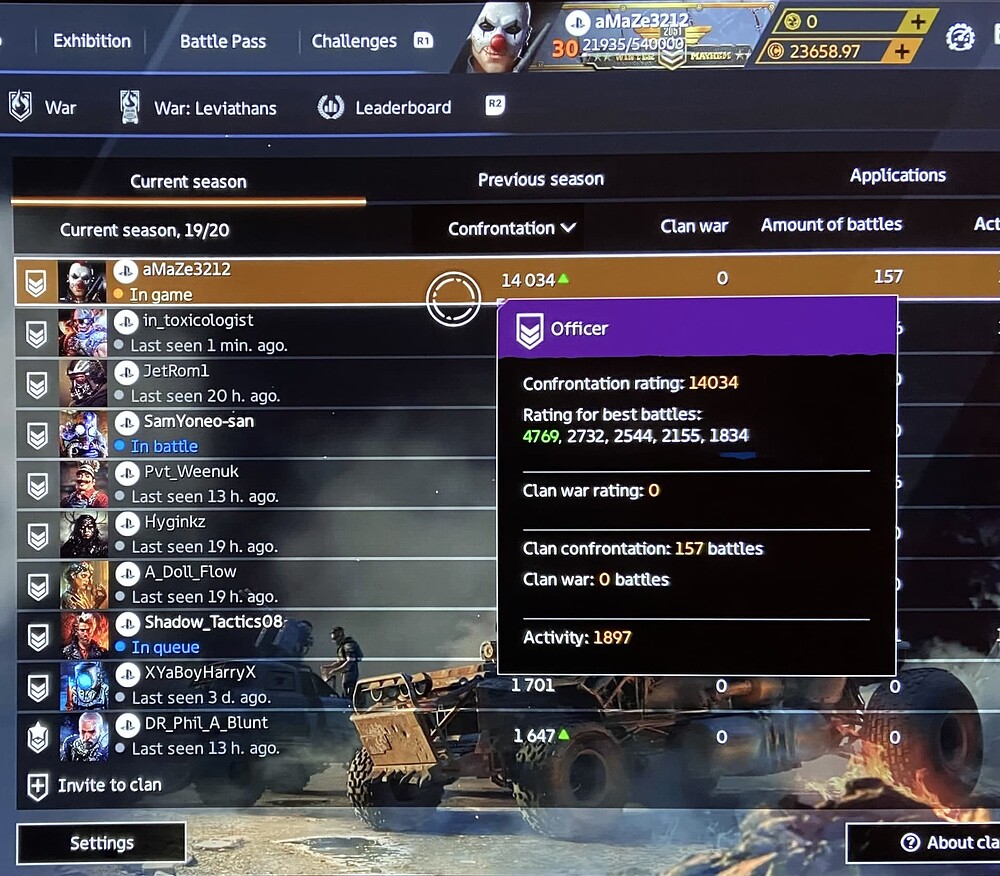1000x876 pixels.
Task: Sort by the Clan war column
Action: pos(694,226)
